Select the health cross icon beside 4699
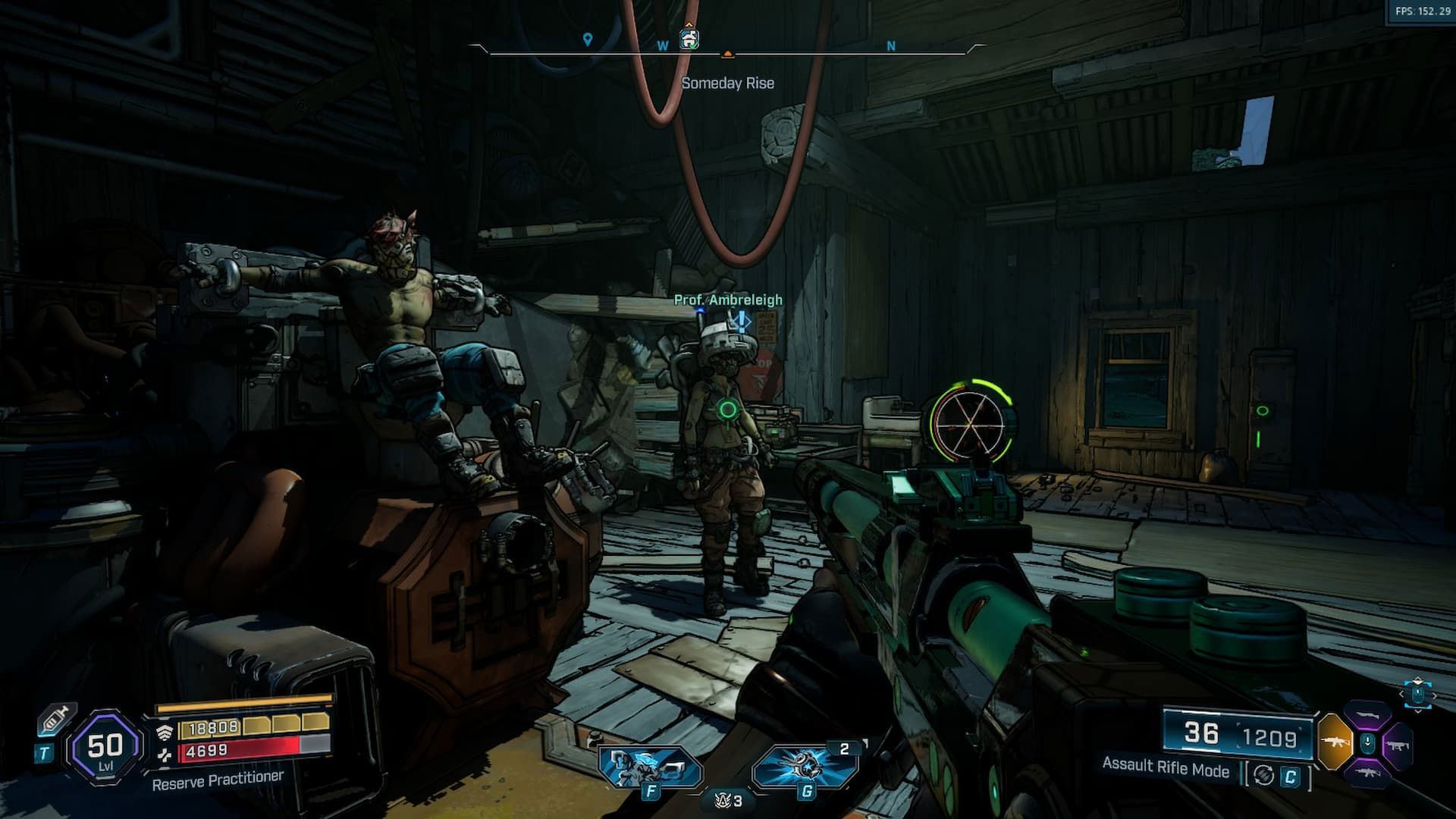The width and height of the screenshot is (1456, 819). [165, 756]
